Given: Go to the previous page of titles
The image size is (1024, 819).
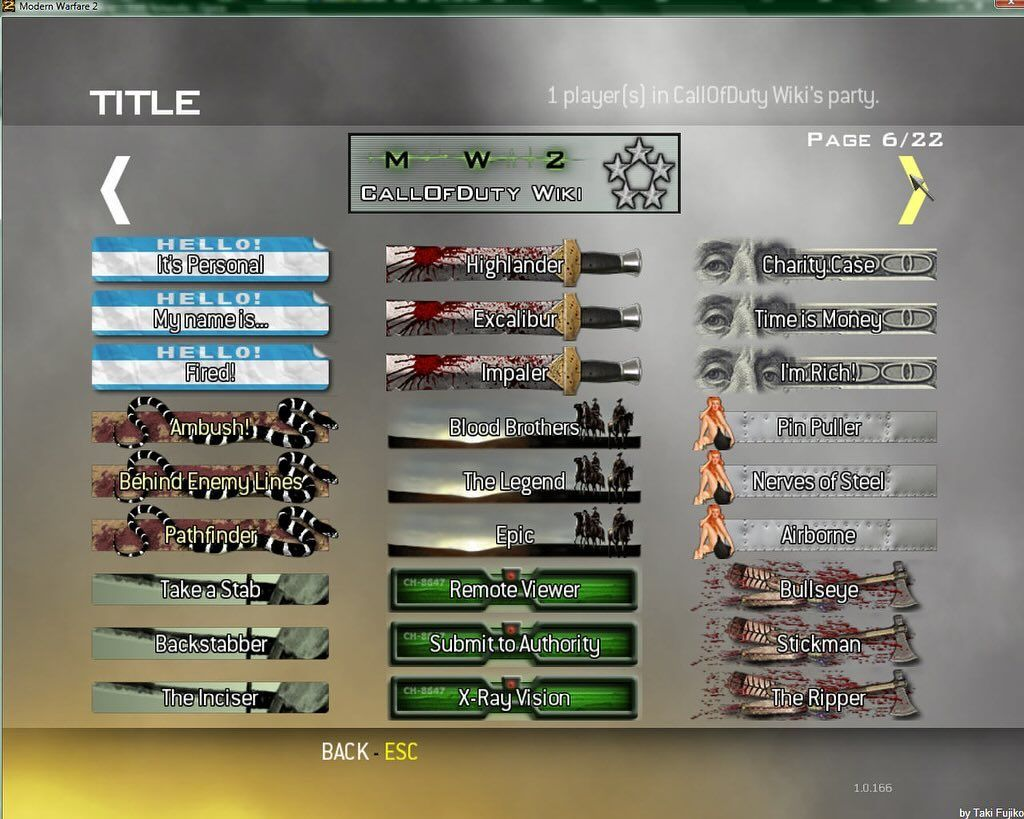Looking at the screenshot, I should 116,190.
